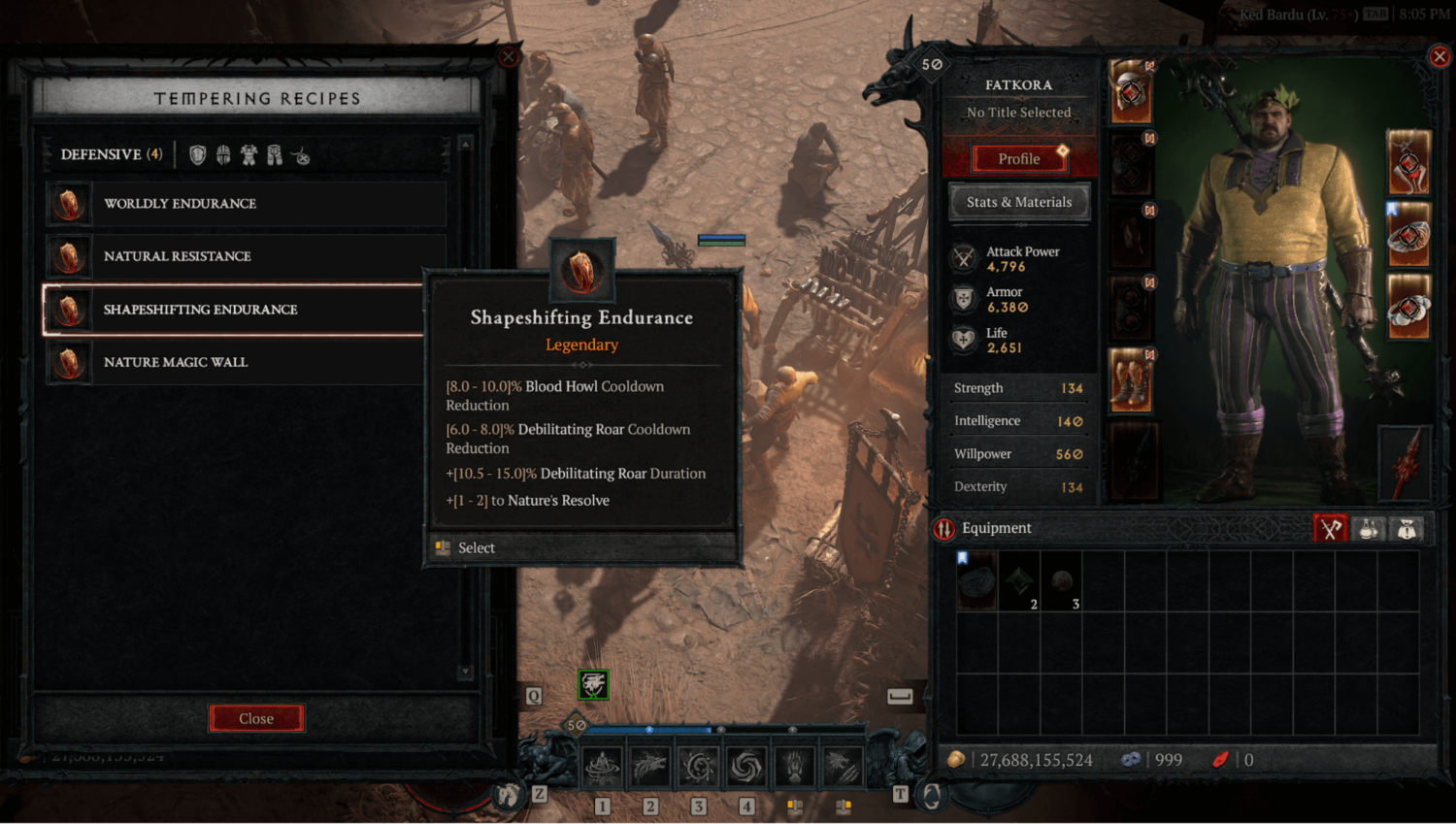
Task: Filter recipes by the chest armor icon
Action: coord(248,152)
